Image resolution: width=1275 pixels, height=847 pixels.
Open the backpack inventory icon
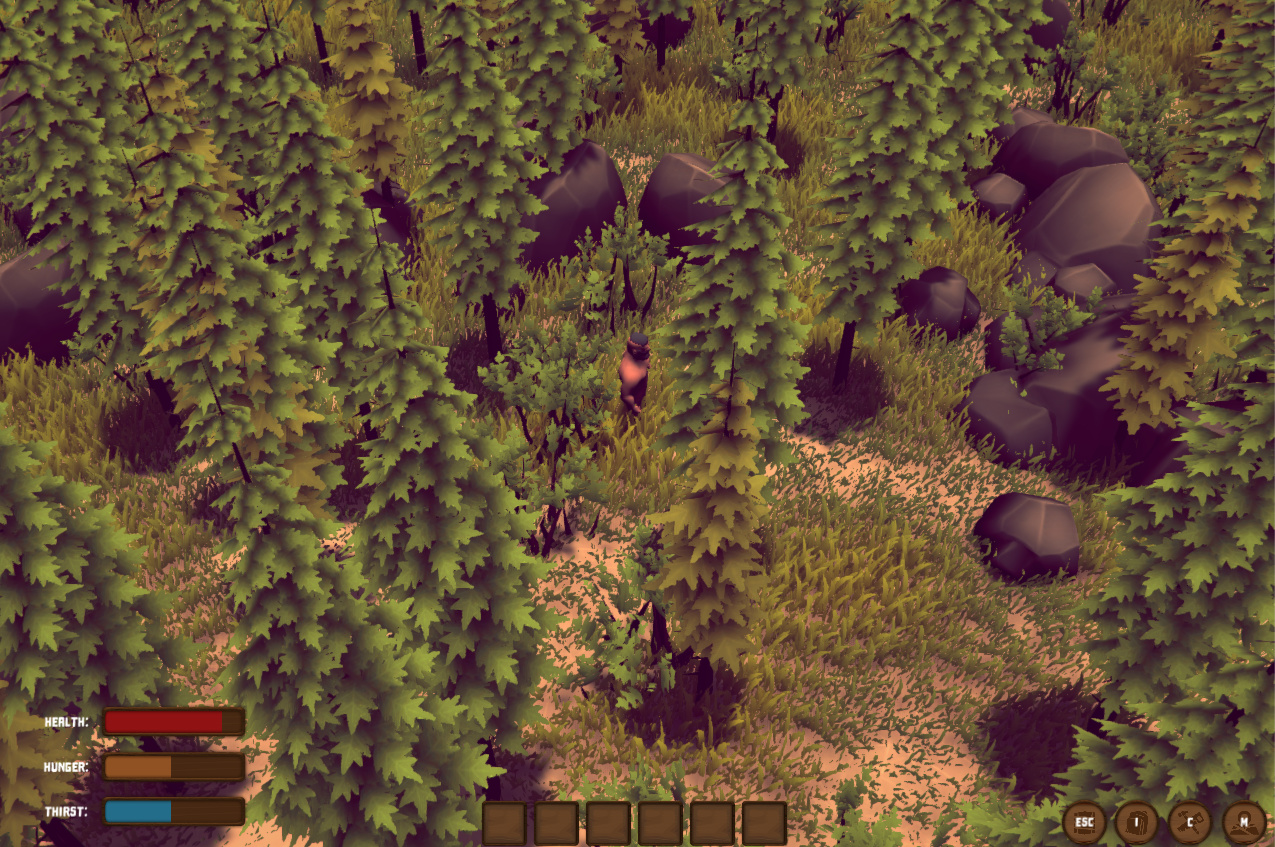pyautogui.click(x=1137, y=822)
